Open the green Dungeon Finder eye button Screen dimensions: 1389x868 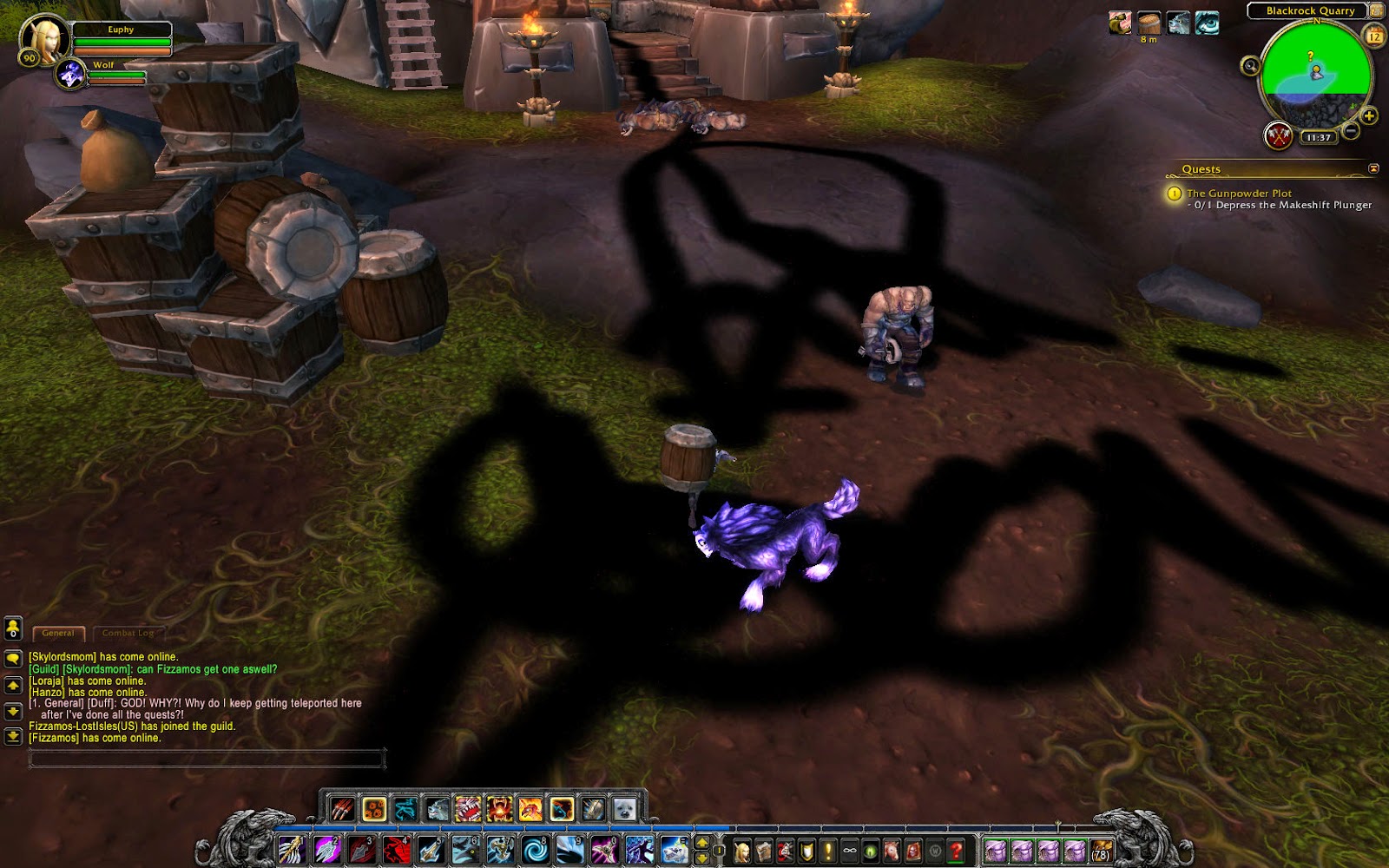coord(872,849)
